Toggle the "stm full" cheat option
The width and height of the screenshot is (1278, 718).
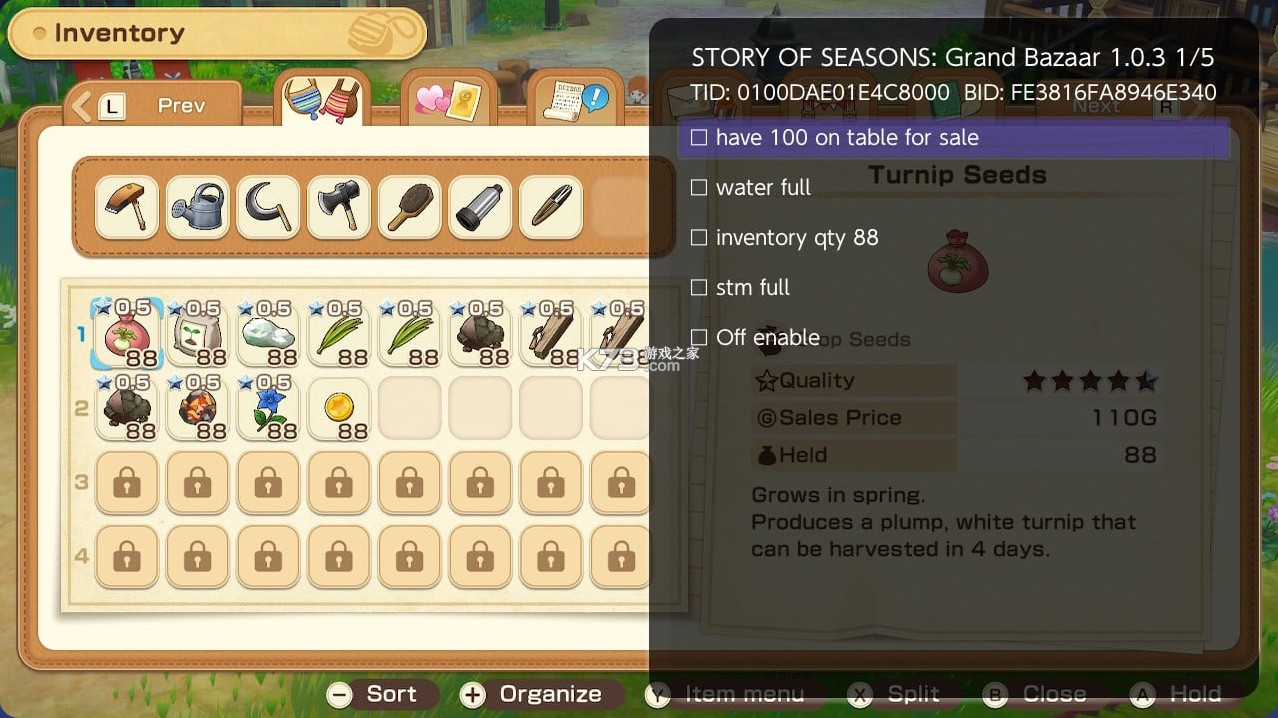point(699,287)
